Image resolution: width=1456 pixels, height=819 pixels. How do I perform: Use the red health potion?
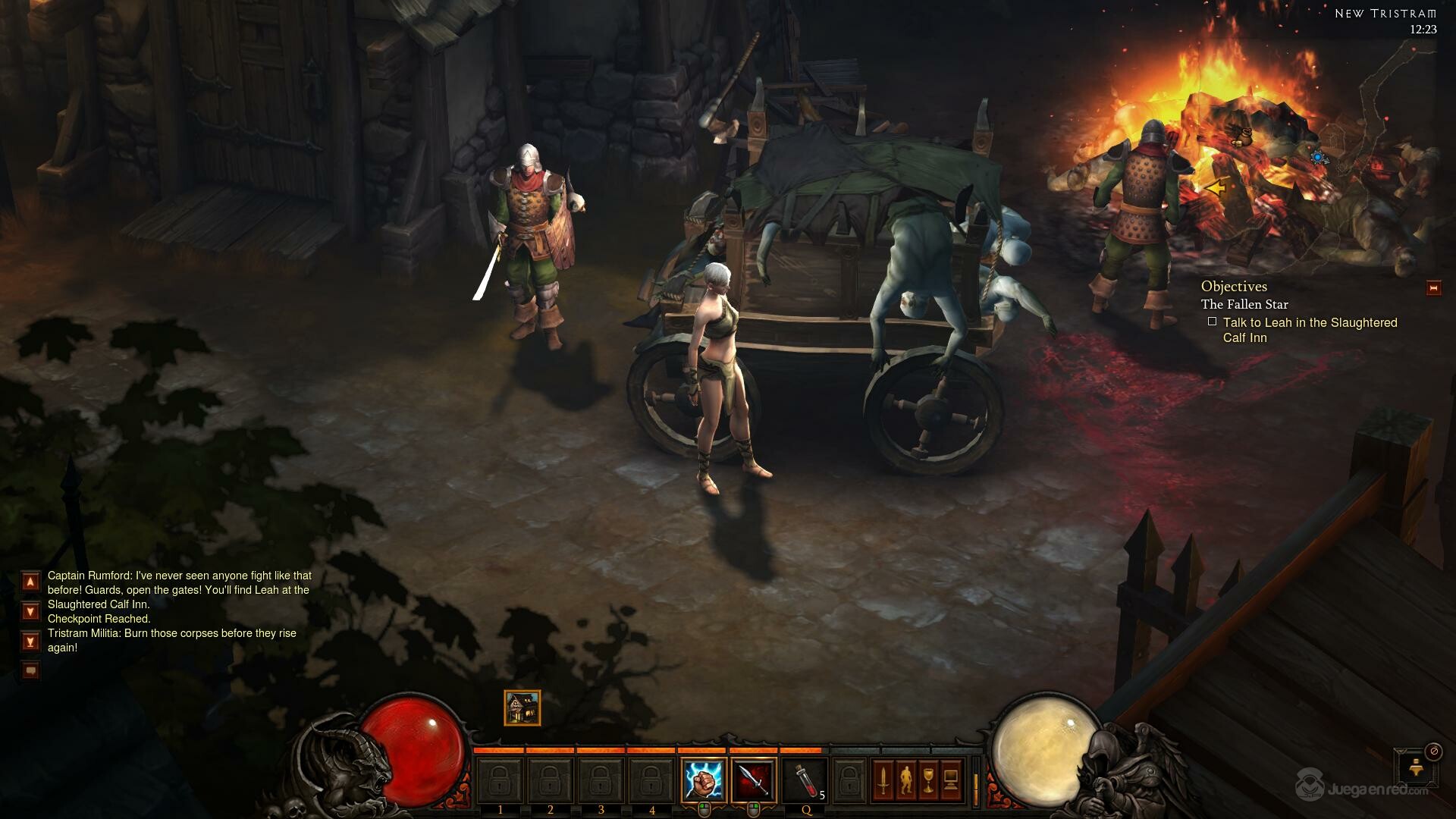(x=805, y=780)
